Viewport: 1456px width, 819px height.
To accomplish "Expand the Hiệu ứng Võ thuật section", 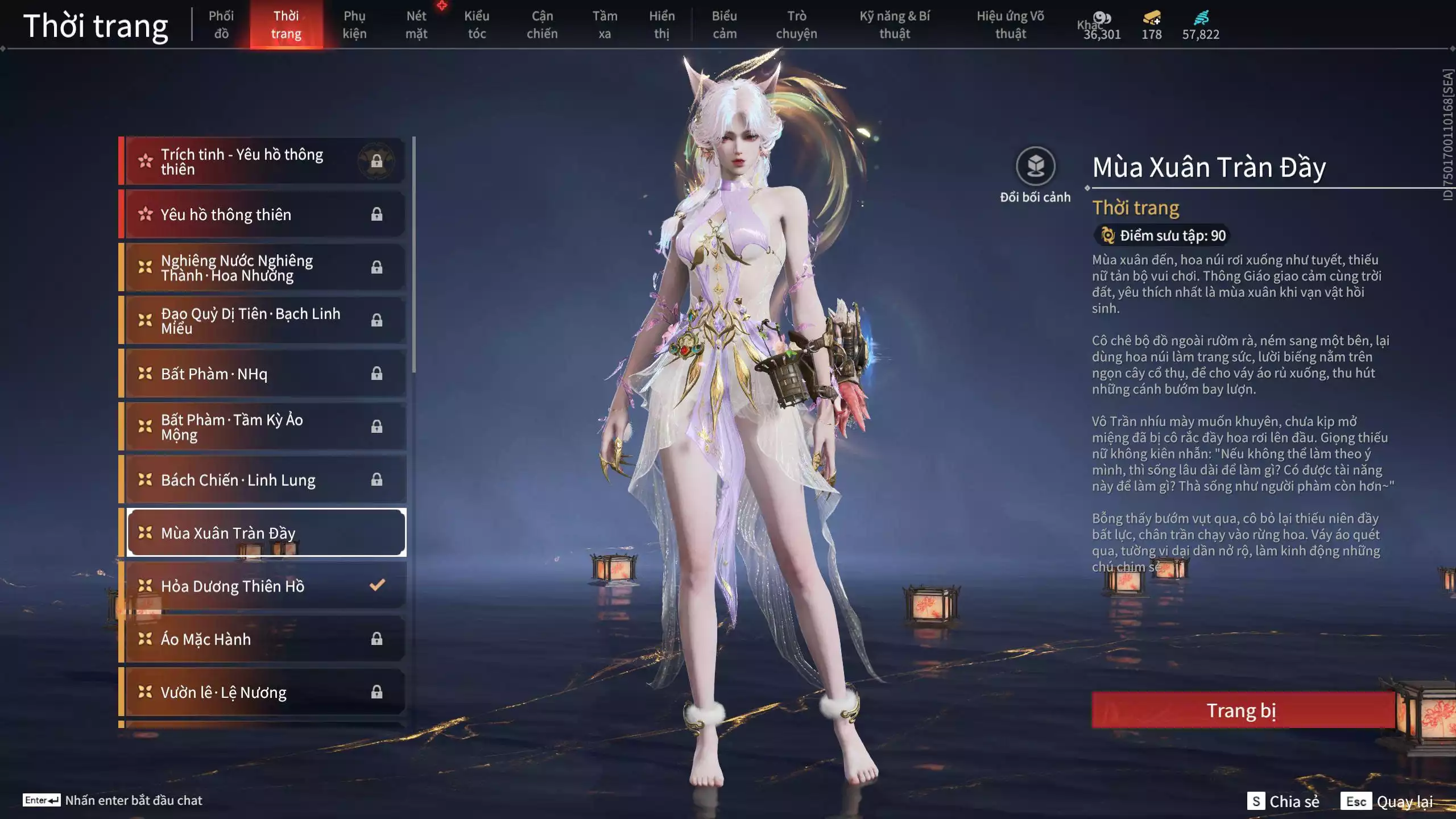I will [x=1012, y=24].
